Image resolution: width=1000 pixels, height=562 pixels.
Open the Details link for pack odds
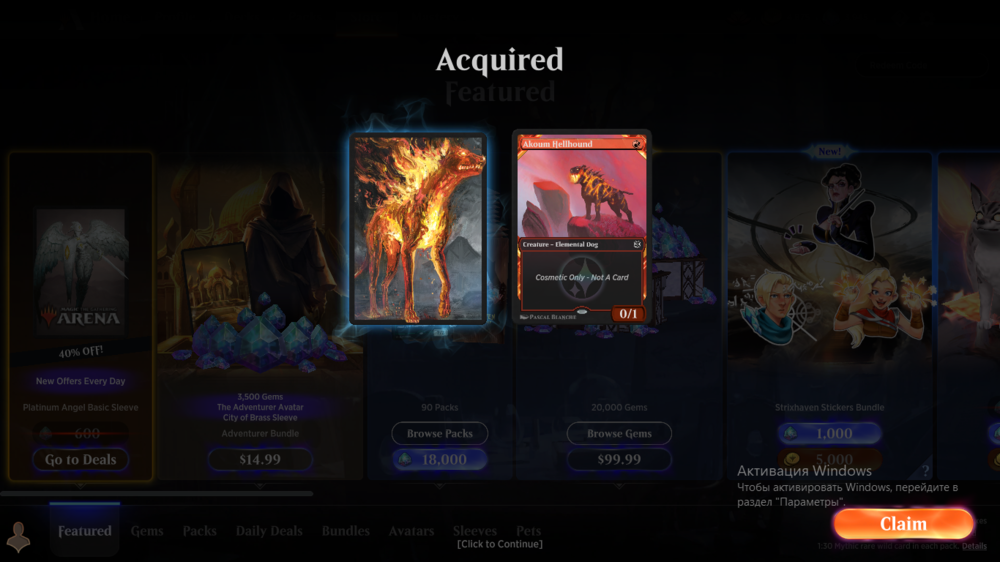974,546
